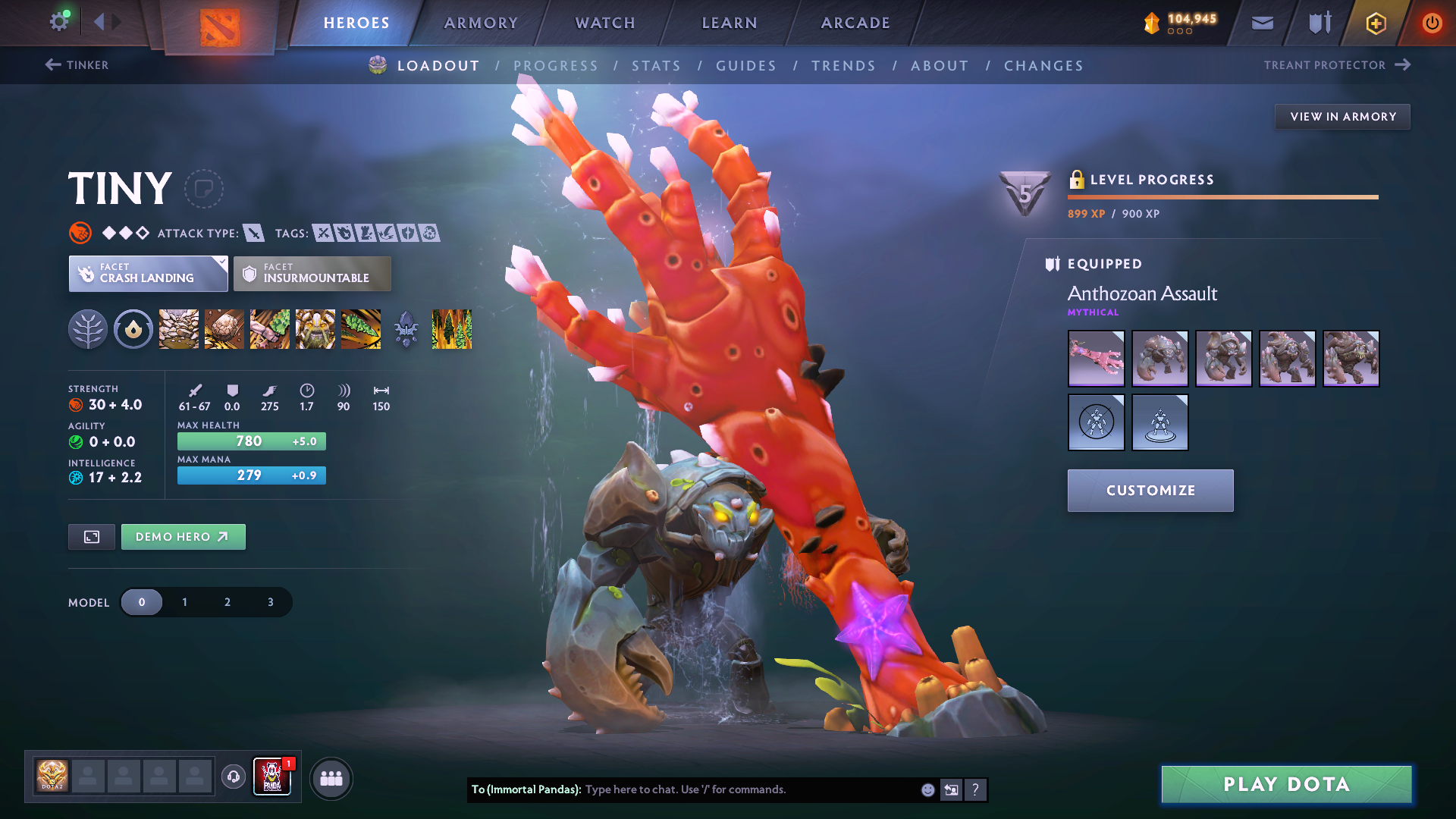Image resolution: width=1456 pixels, height=819 pixels.
Task: Select model variant 2
Action: tap(227, 602)
